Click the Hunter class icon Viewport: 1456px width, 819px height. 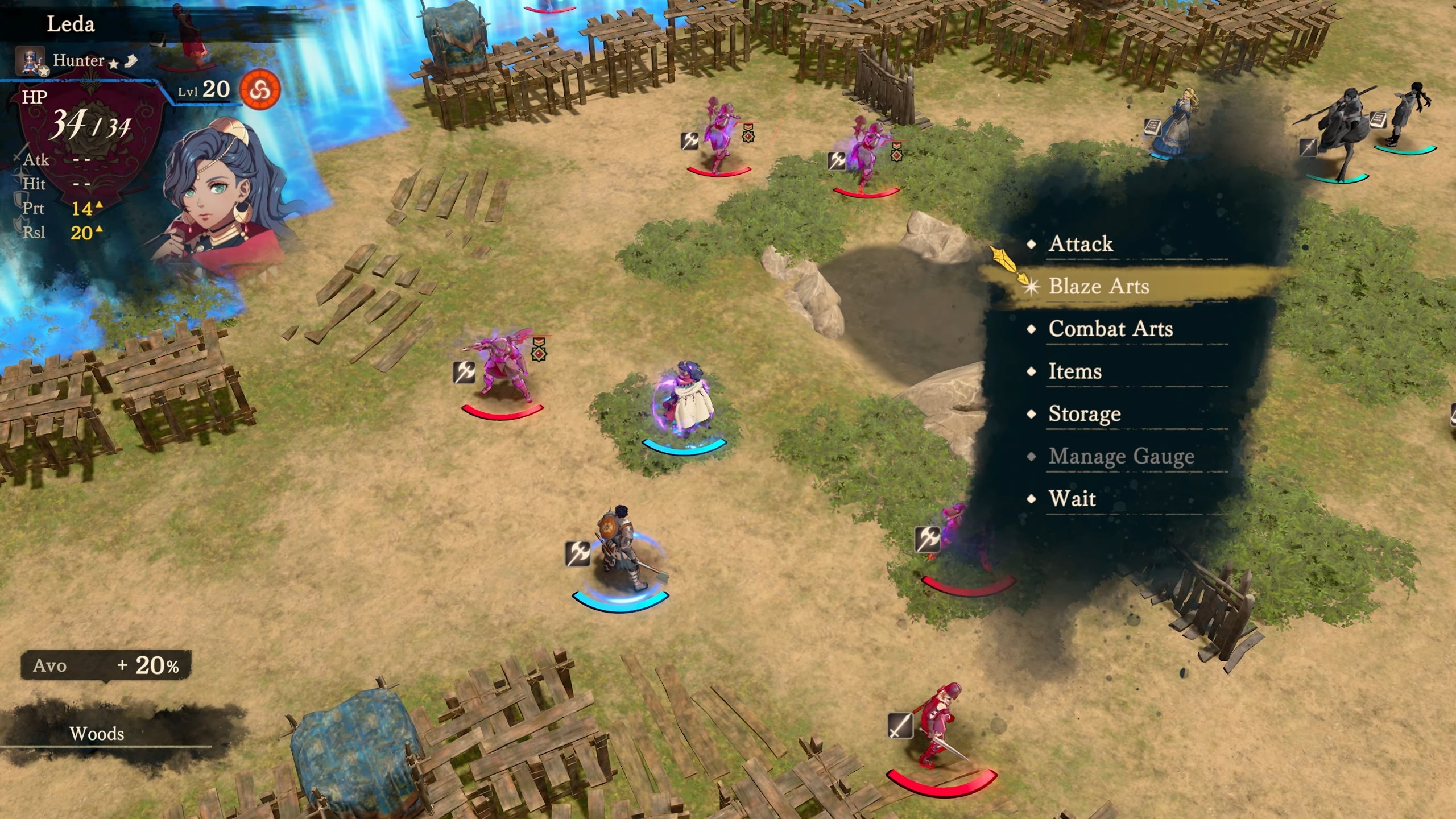31,61
